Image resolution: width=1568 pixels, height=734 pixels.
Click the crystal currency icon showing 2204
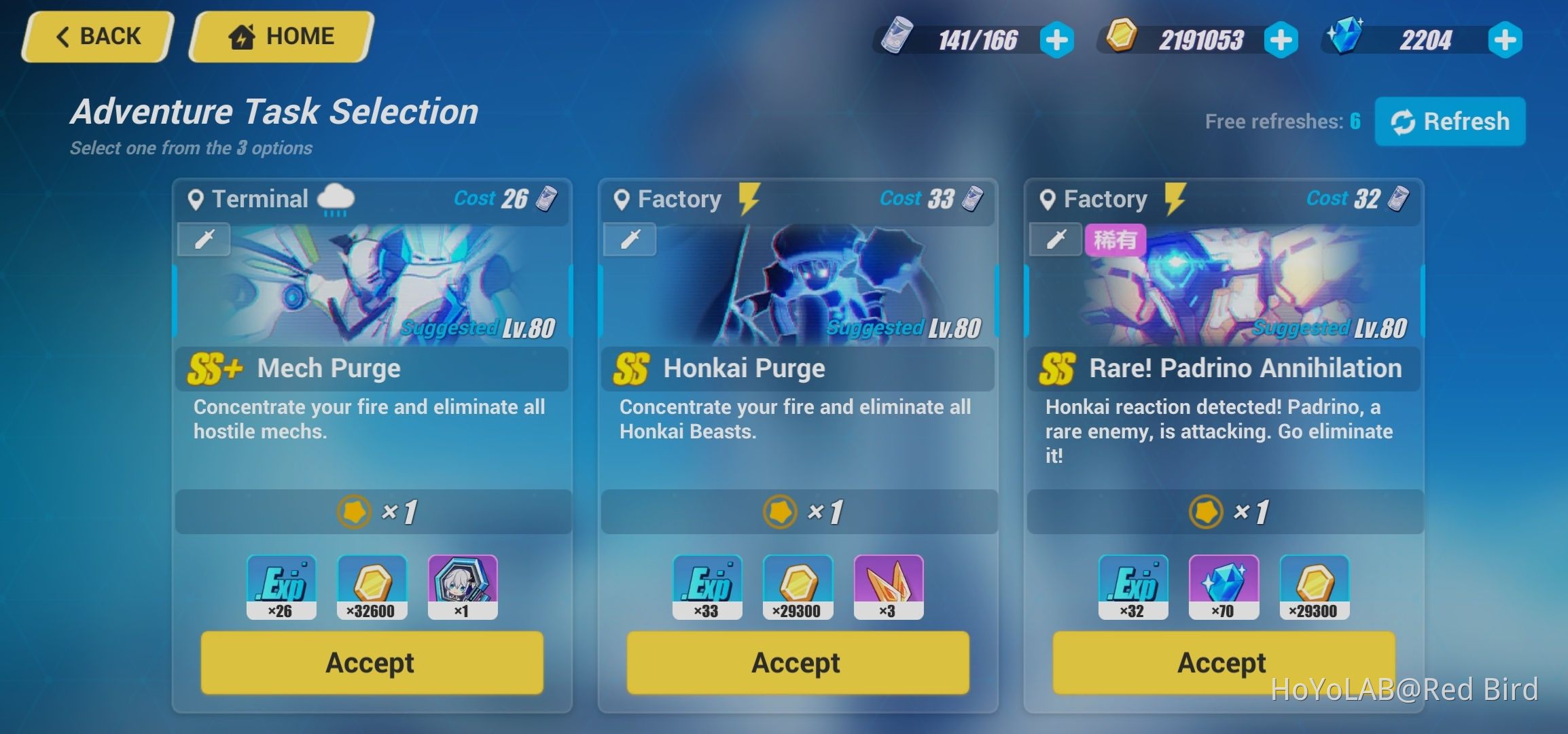click(x=1348, y=39)
